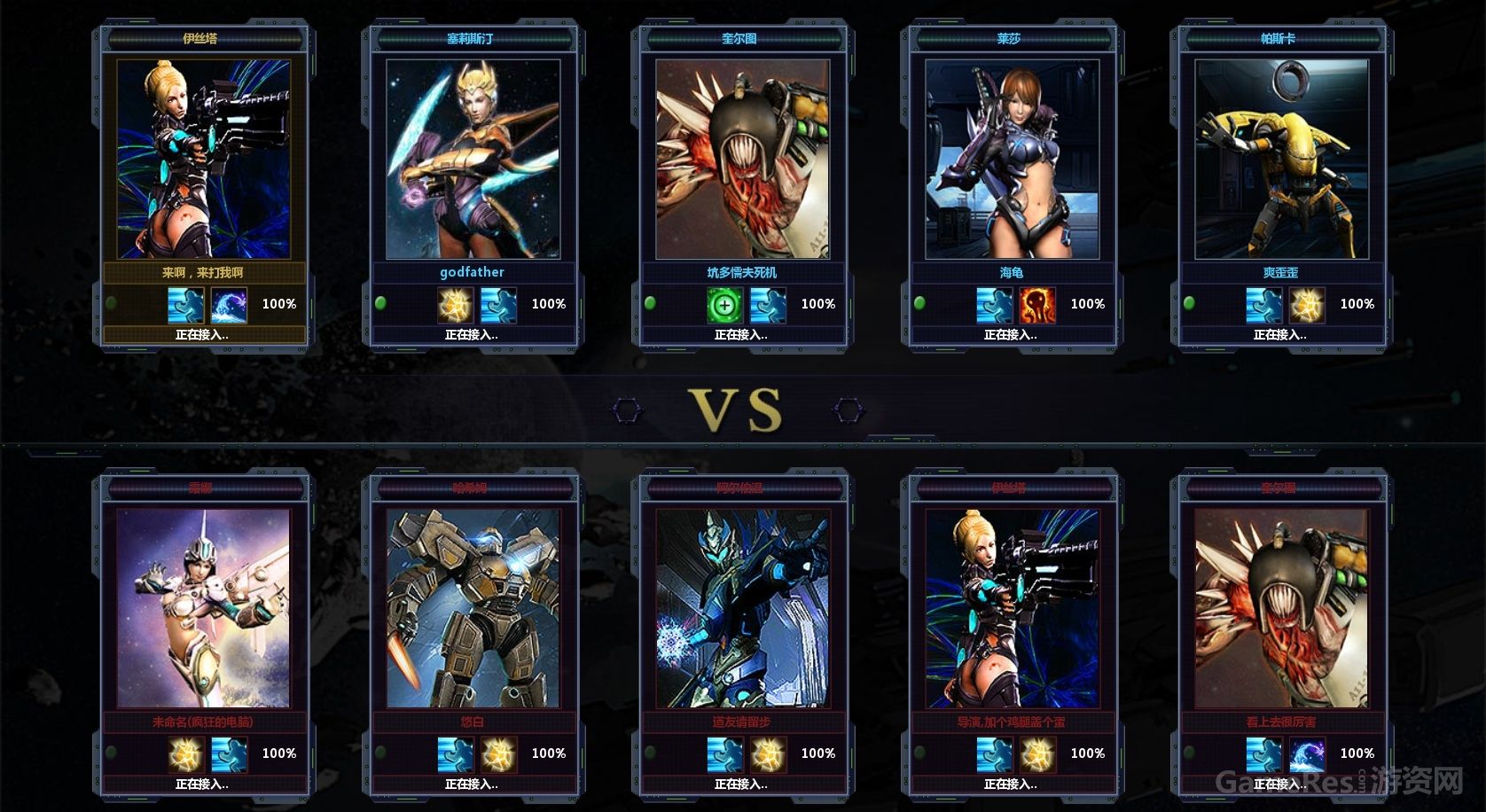Select the 导演,加个鸡腿盖个蛋 player portrait
Viewport: 1486px width, 812px height.
[x=1012, y=608]
